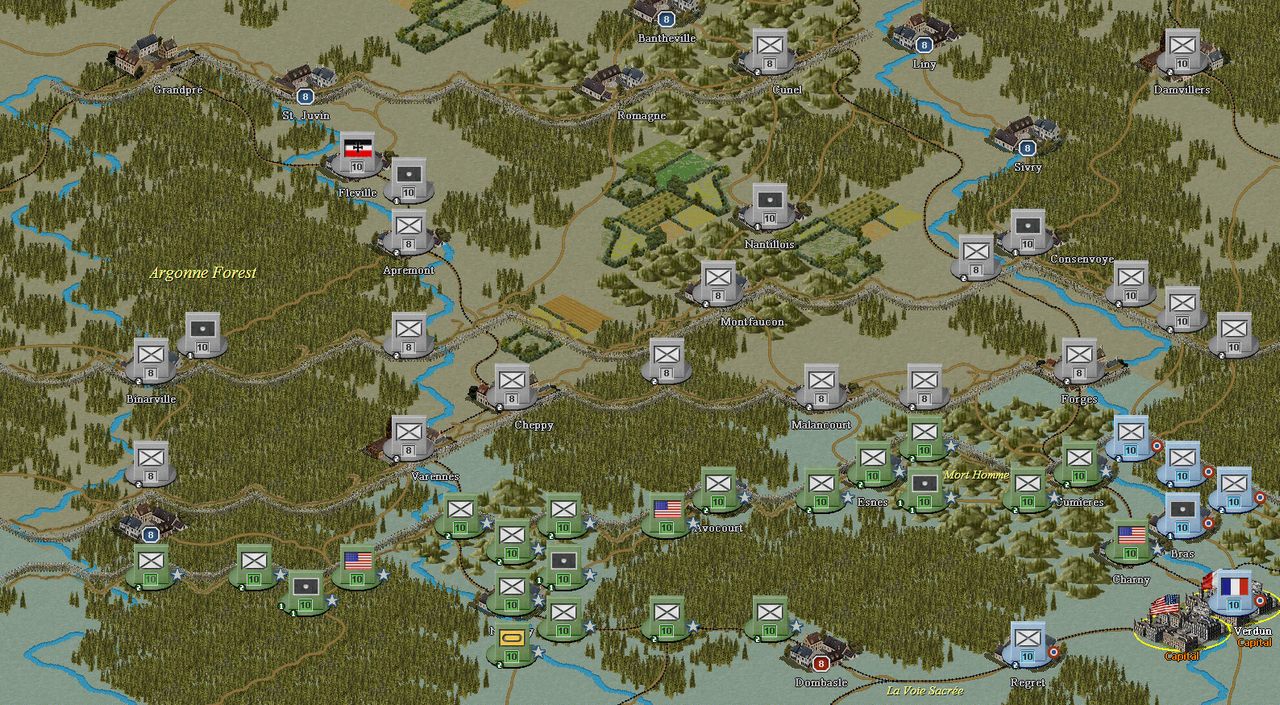
Task: Choose the American infantry next to Dombasle
Action: click(770, 616)
